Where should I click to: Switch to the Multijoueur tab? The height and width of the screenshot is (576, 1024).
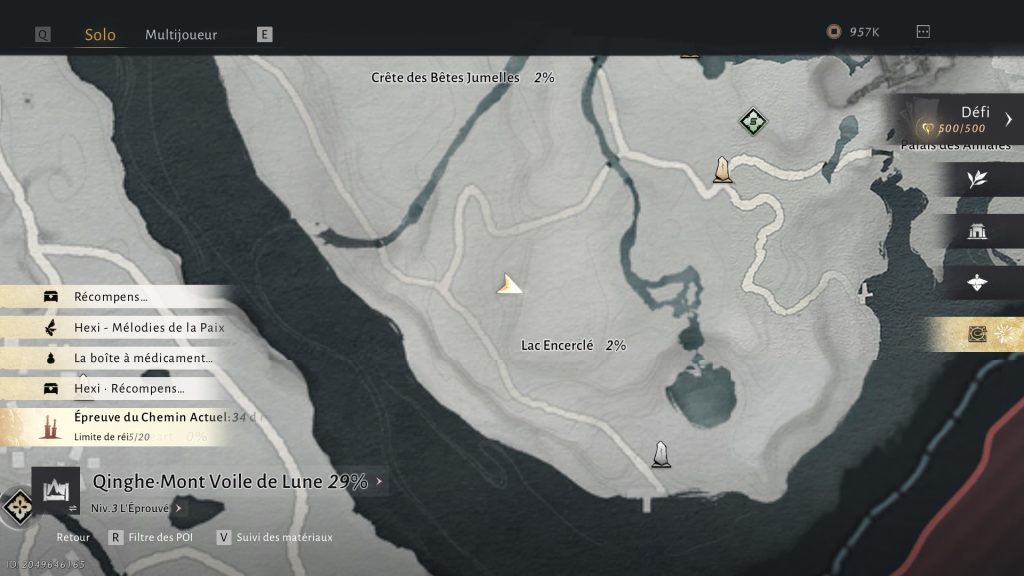click(181, 34)
